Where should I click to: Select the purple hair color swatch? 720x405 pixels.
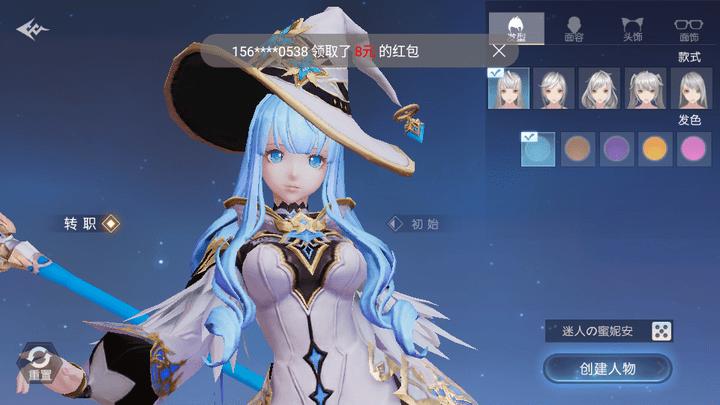tap(616, 150)
